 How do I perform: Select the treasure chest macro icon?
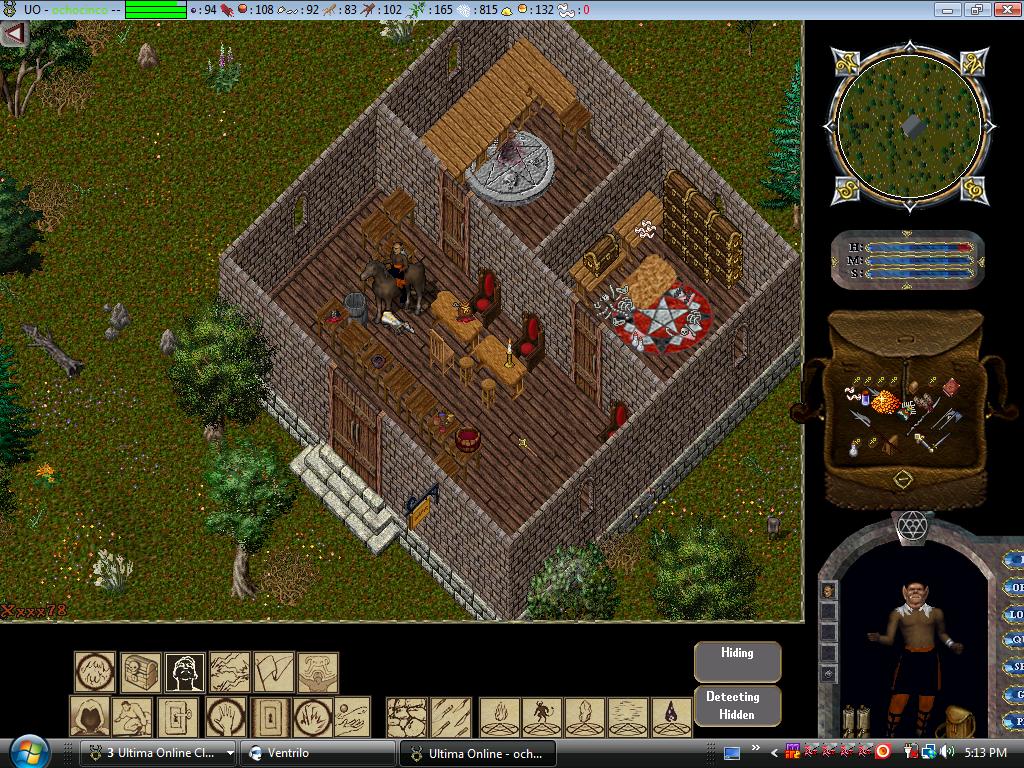pyautogui.click(x=141, y=672)
